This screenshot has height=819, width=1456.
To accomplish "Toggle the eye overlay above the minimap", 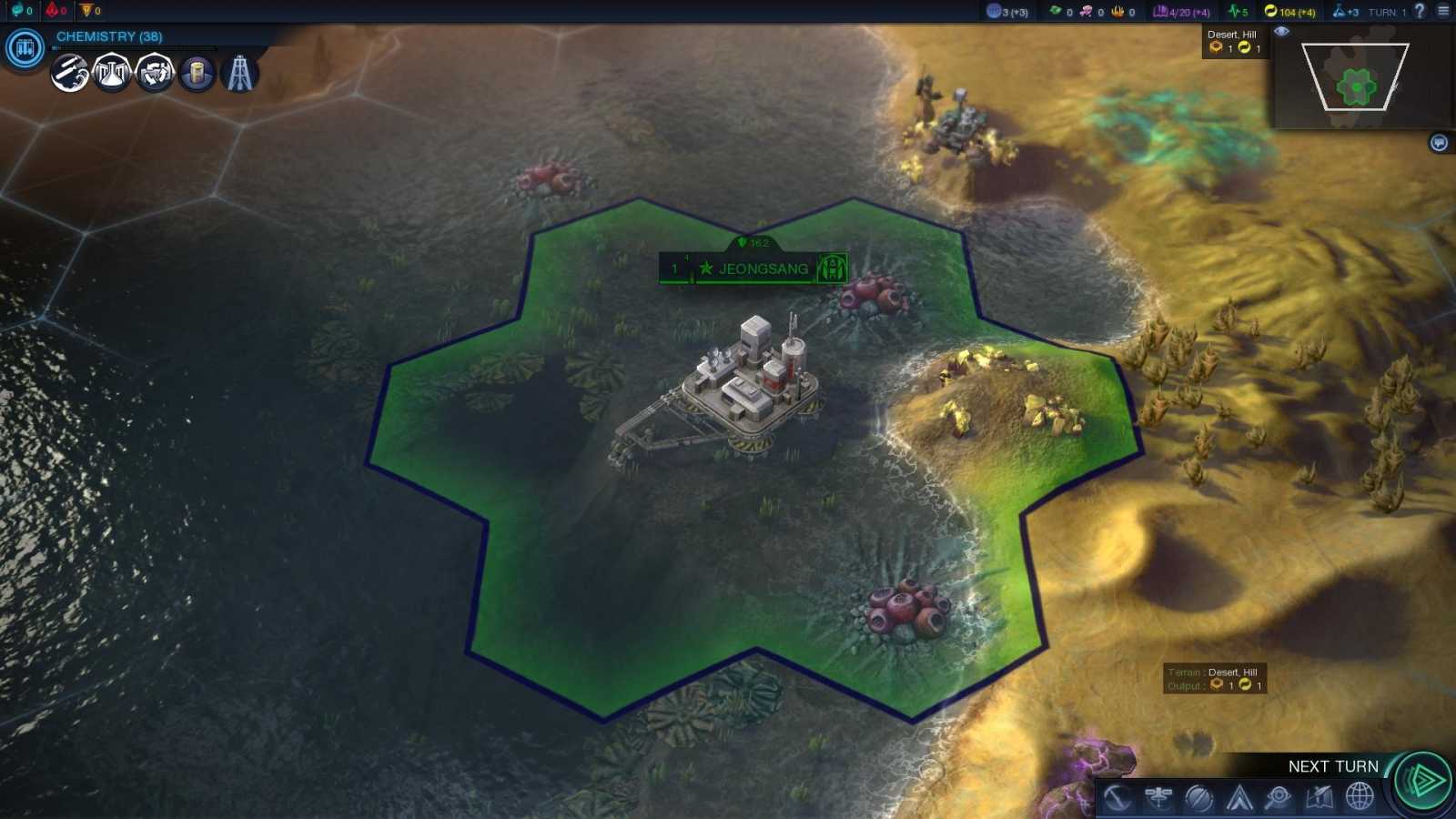I will tap(1282, 31).
